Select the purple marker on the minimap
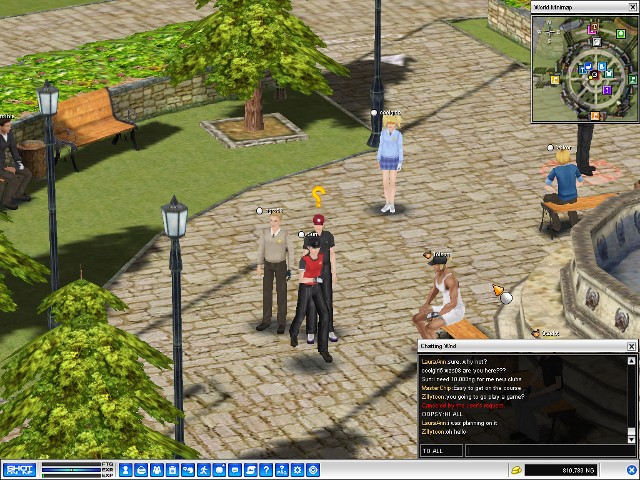This screenshot has height=480, width=640. point(607,90)
